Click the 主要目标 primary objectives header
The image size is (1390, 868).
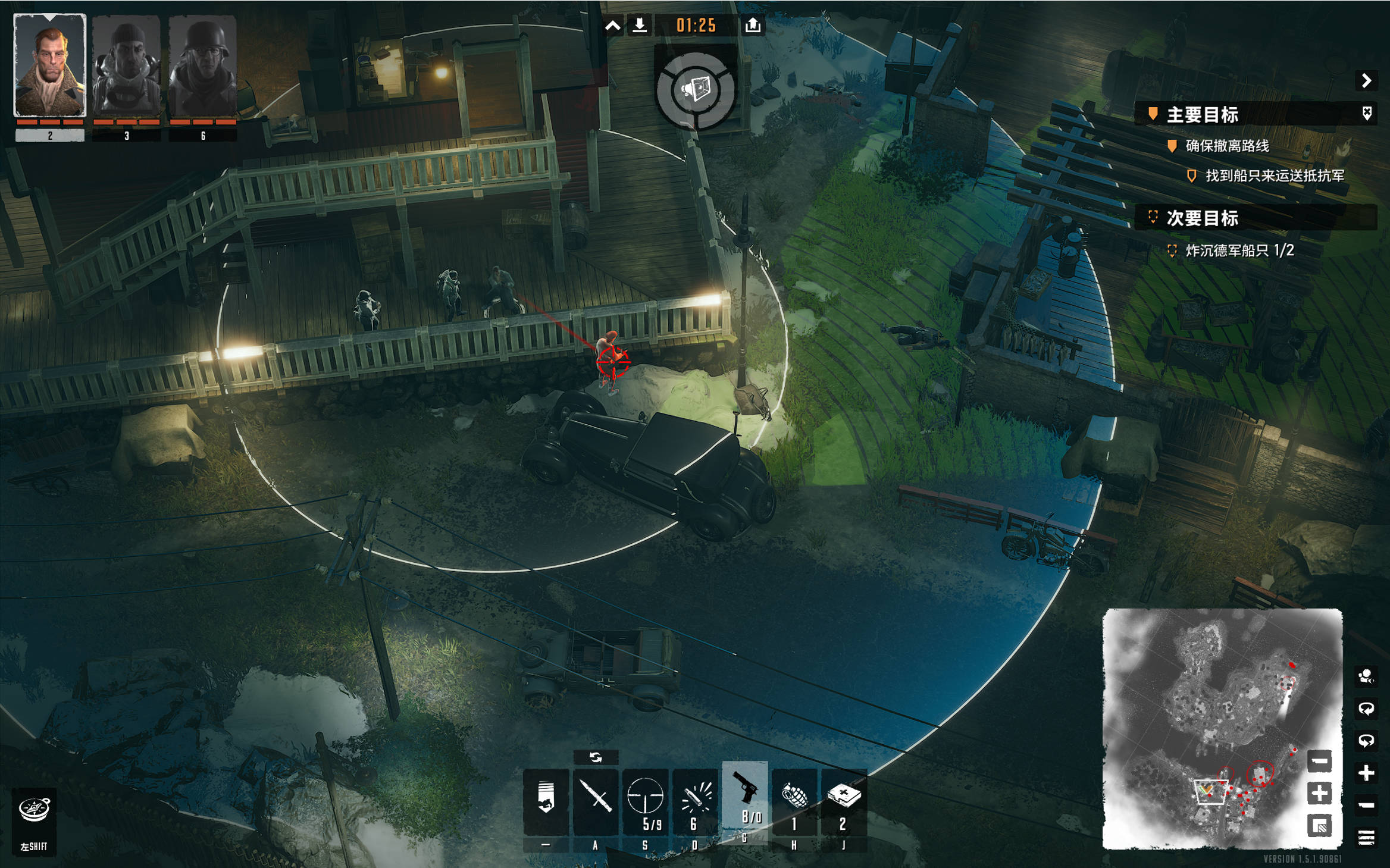[x=1202, y=114]
